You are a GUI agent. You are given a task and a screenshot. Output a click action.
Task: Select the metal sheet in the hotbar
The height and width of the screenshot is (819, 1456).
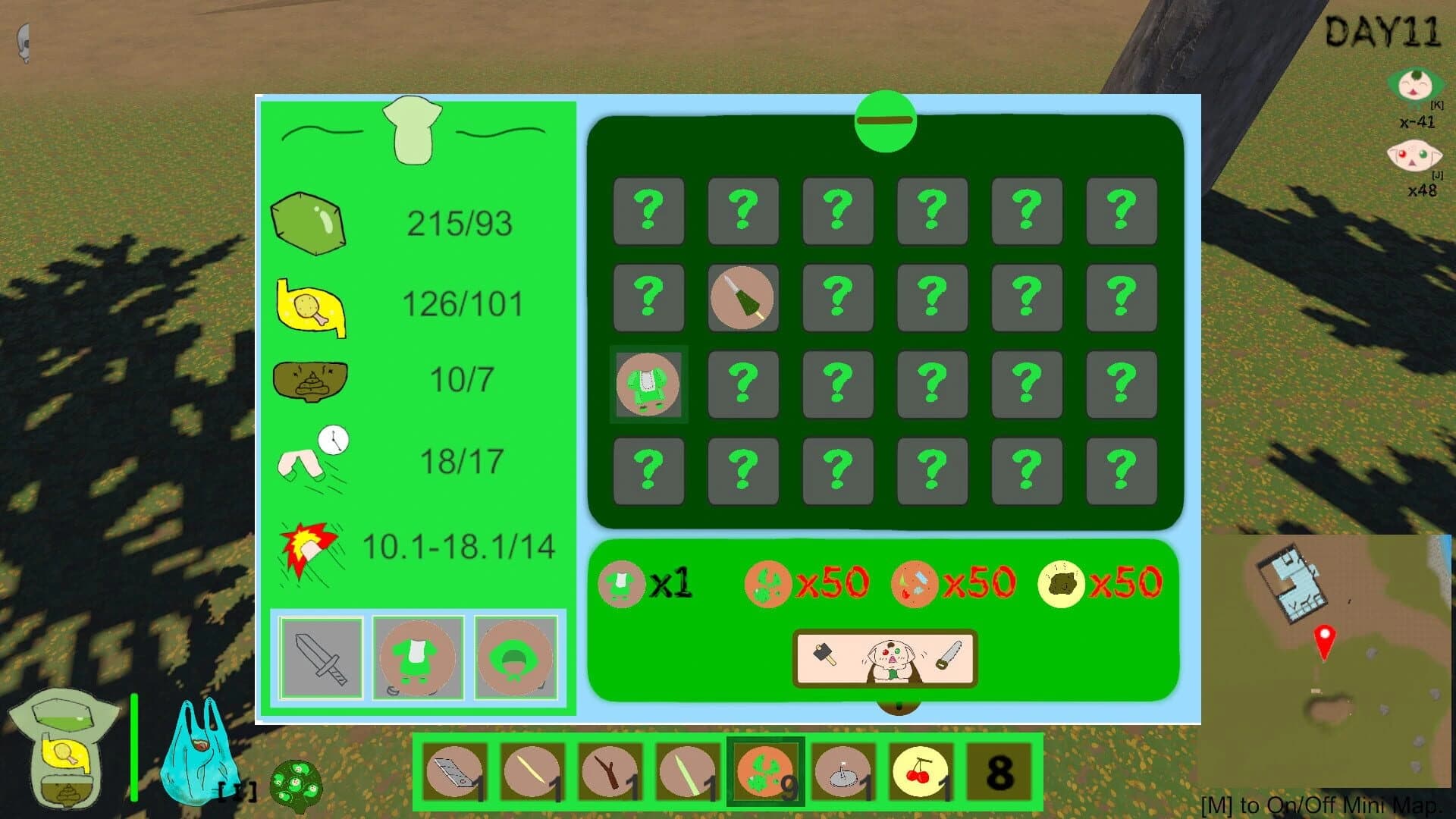[x=453, y=770]
